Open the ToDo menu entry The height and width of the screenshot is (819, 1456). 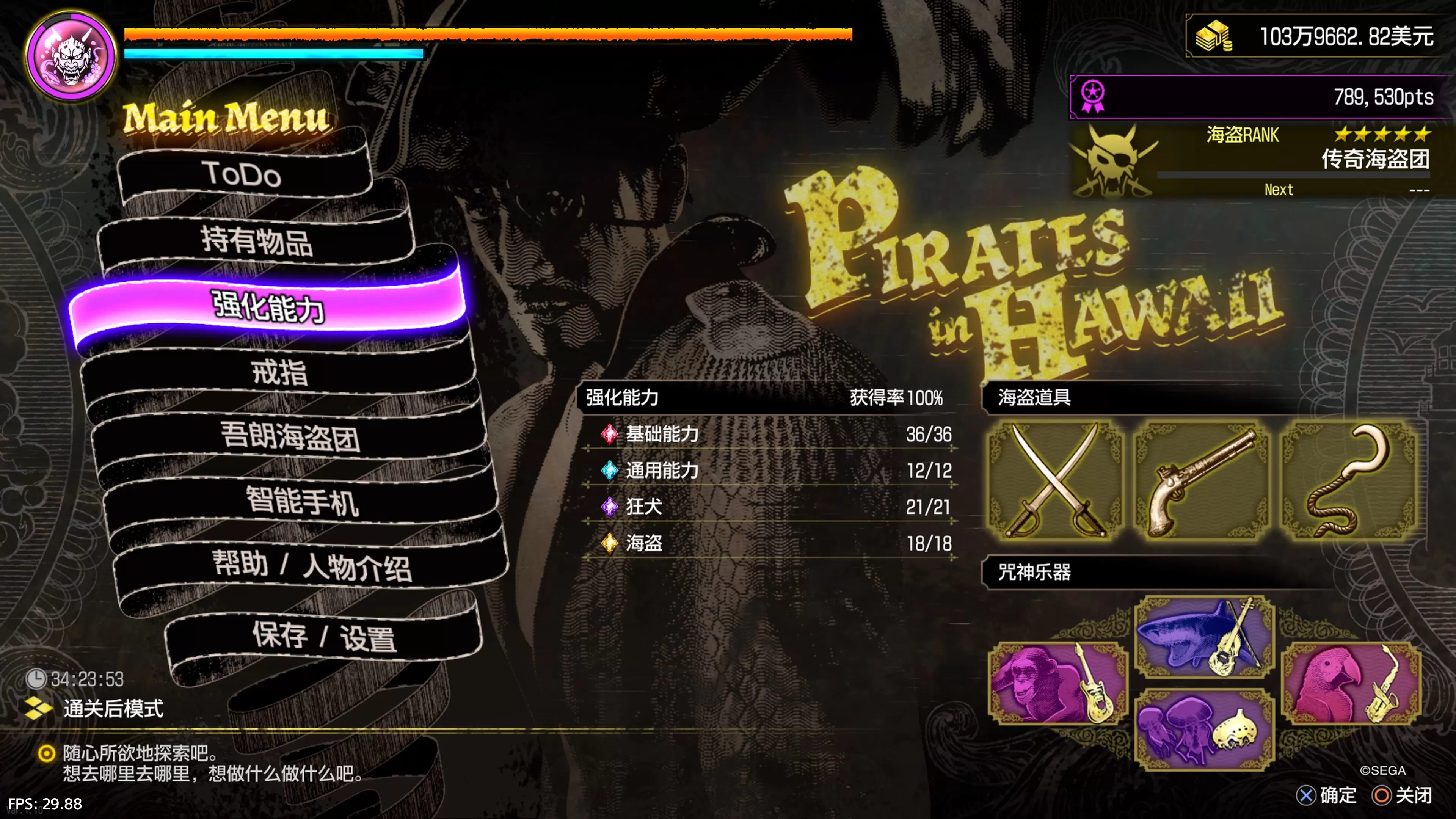(x=243, y=174)
